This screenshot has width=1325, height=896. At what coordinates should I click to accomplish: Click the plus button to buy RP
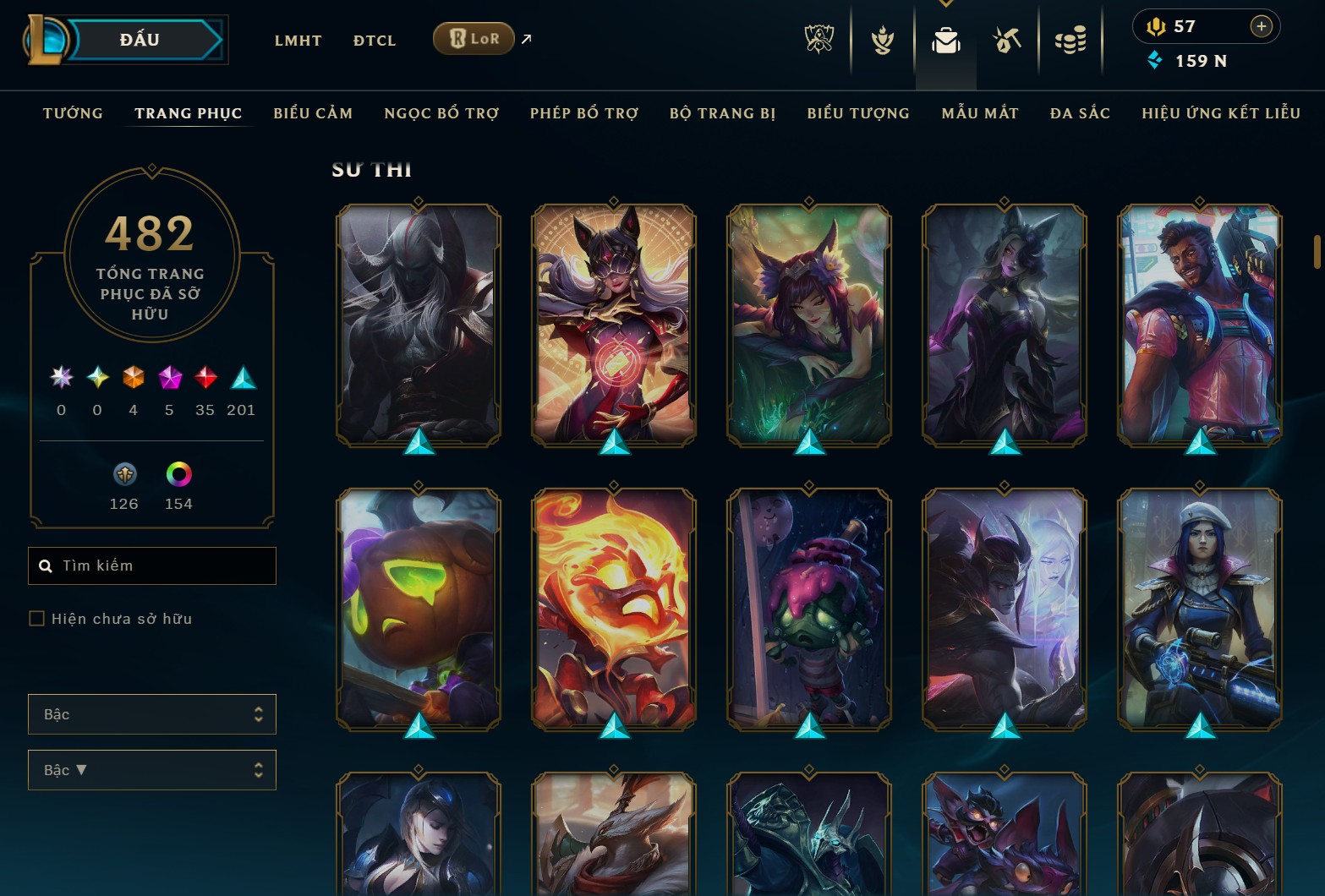pyautogui.click(x=1262, y=25)
